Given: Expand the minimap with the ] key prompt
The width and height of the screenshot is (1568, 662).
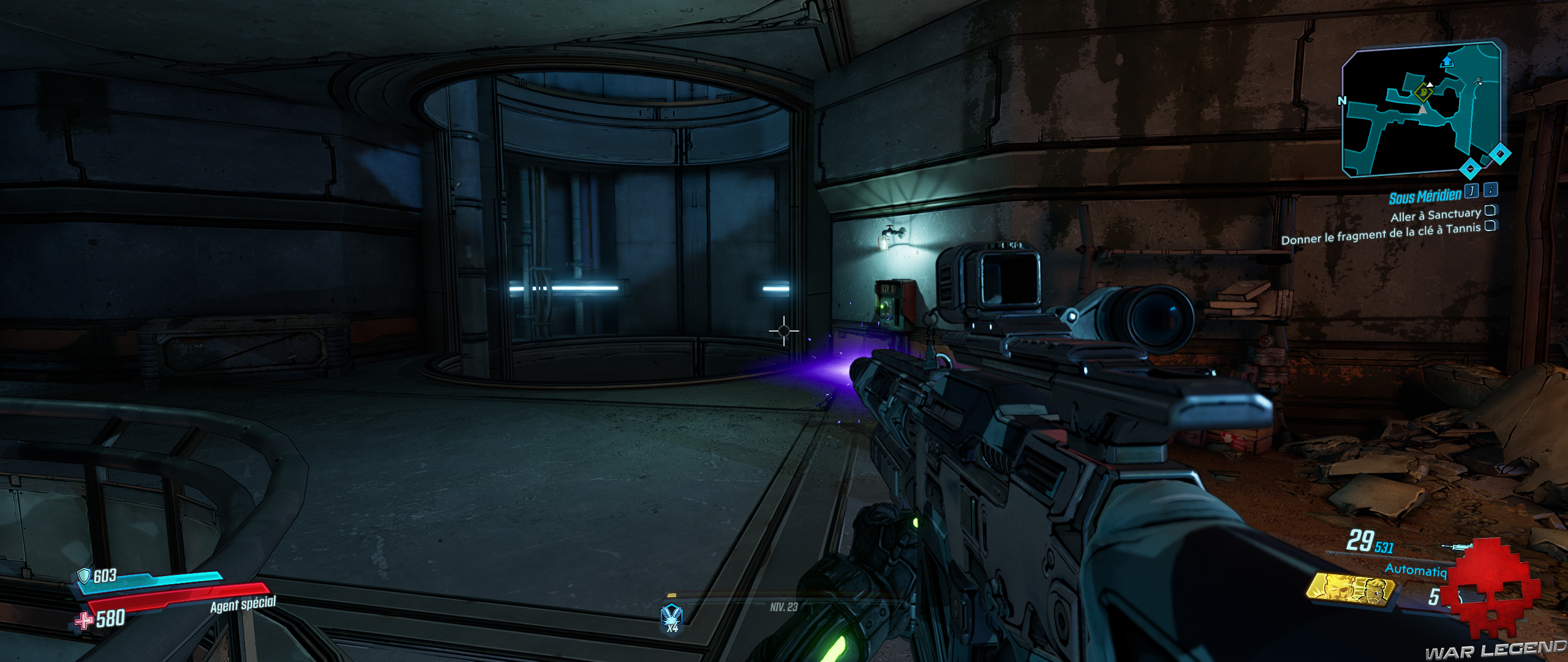Looking at the screenshot, I should [1471, 191].
